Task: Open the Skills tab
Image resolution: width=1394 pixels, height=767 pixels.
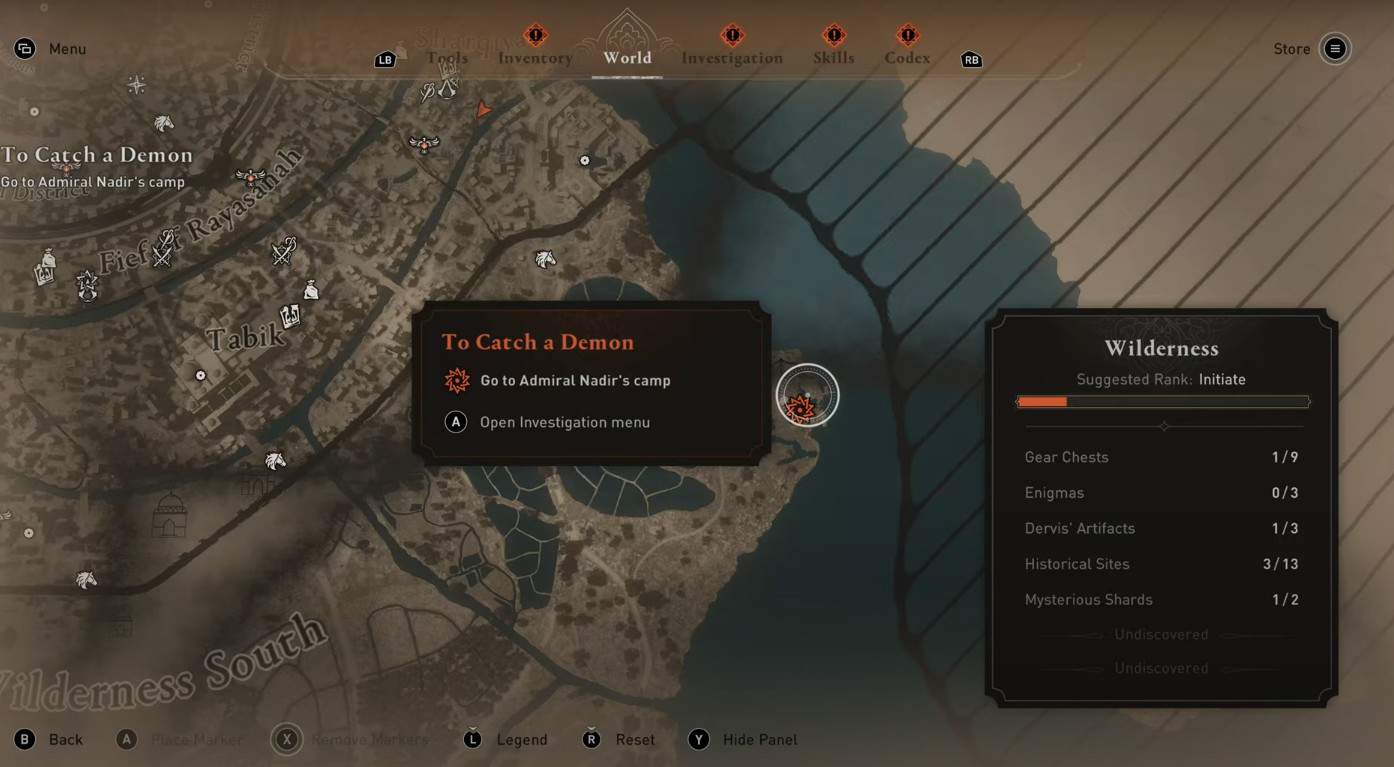Action: 833,58
